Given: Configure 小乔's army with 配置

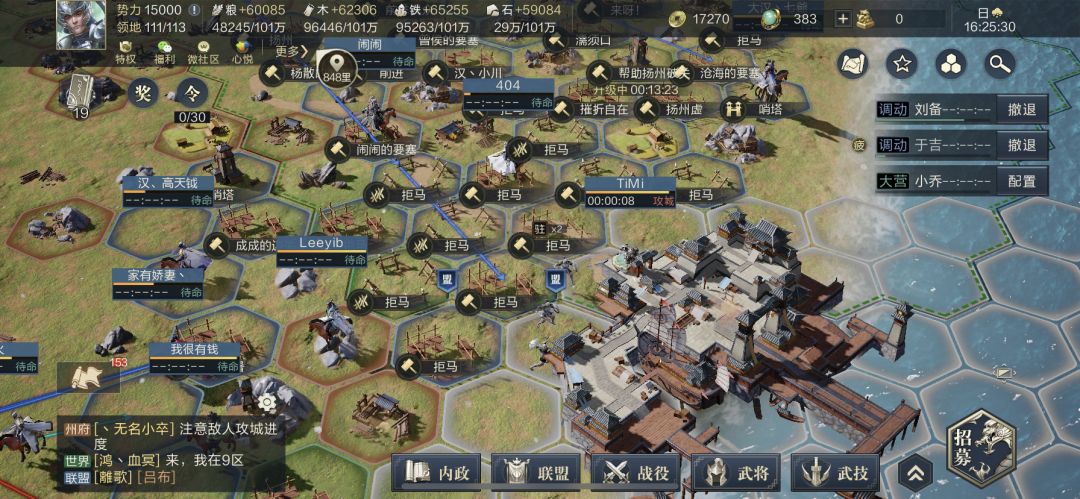Looking at the screenshot, I should [x=1020, y=181].
